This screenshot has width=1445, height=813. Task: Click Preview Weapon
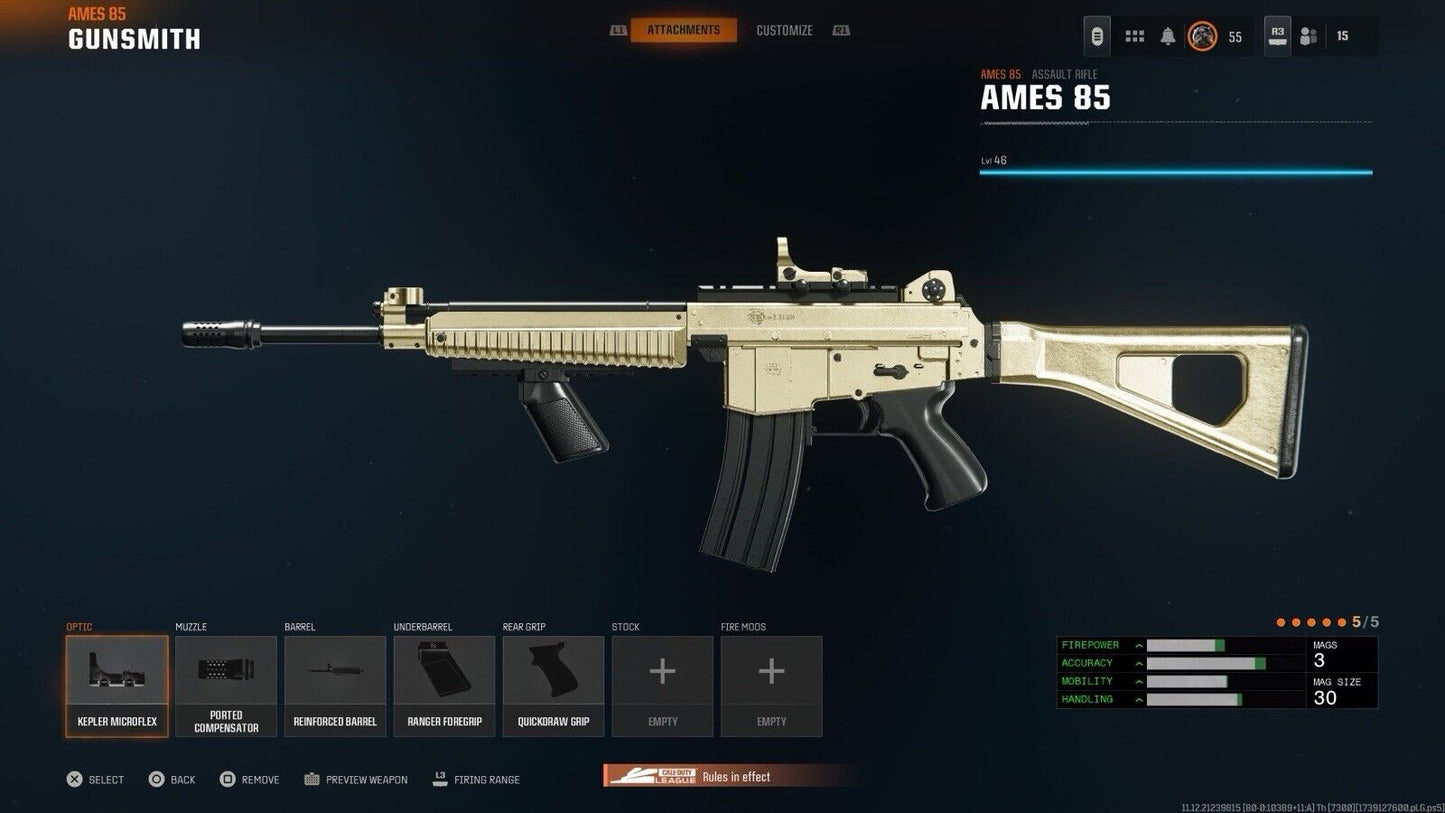[355, 779]
